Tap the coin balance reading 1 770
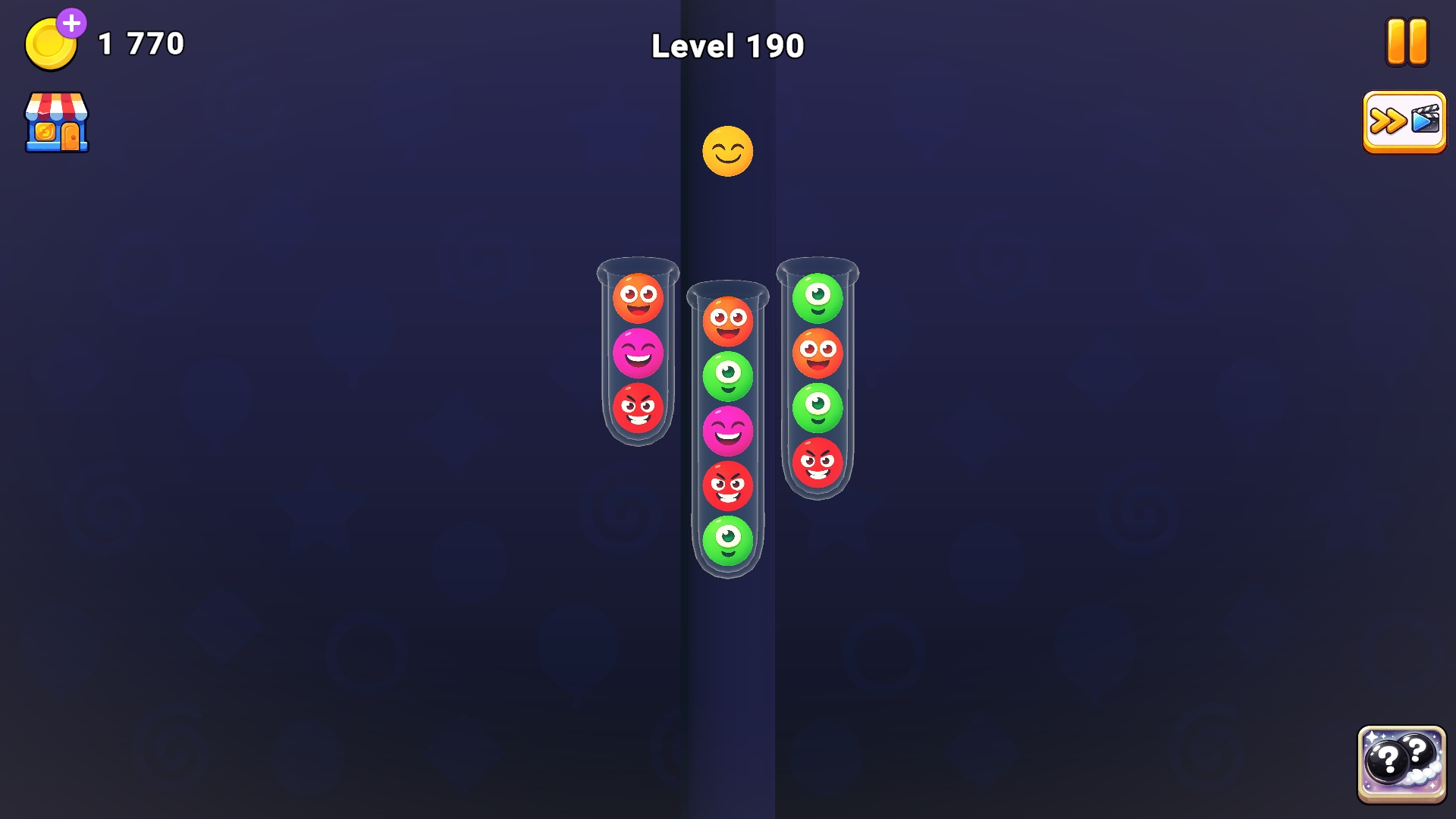 pyautogui.click(x=139, y=43)
